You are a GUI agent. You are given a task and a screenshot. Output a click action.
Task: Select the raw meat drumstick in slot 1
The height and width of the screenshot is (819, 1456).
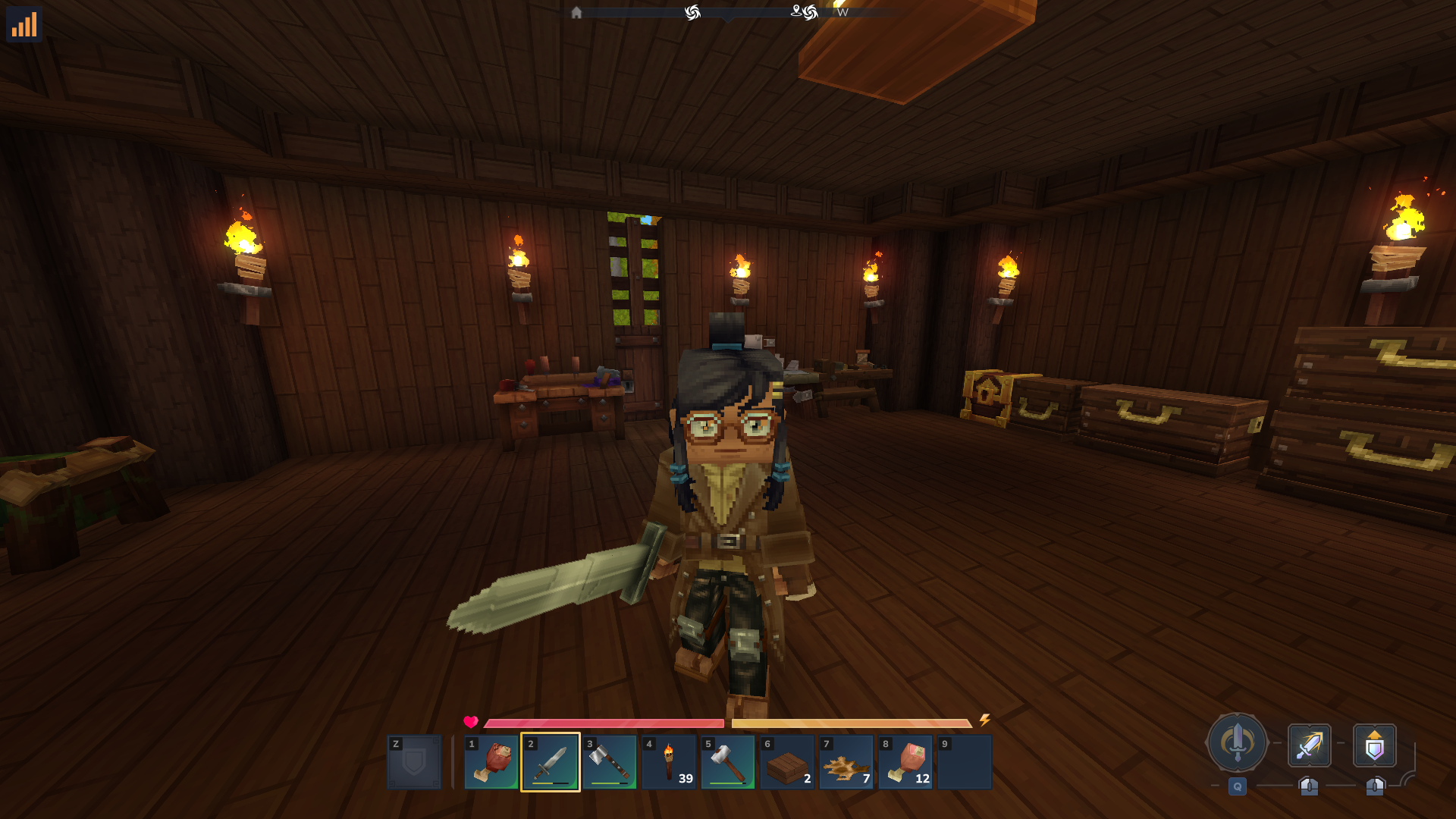[491, 761]
